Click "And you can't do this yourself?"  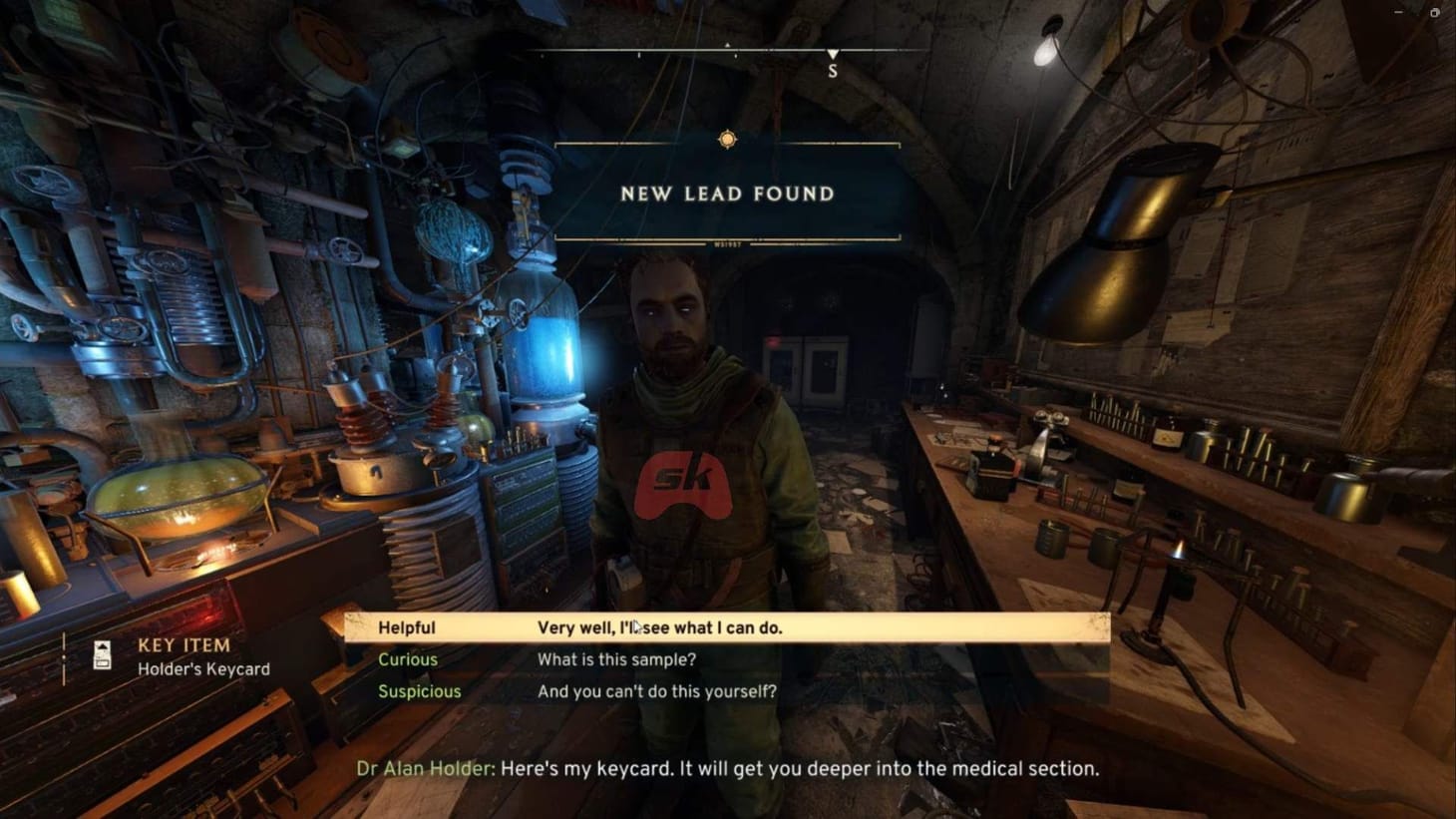coord(656,691)
